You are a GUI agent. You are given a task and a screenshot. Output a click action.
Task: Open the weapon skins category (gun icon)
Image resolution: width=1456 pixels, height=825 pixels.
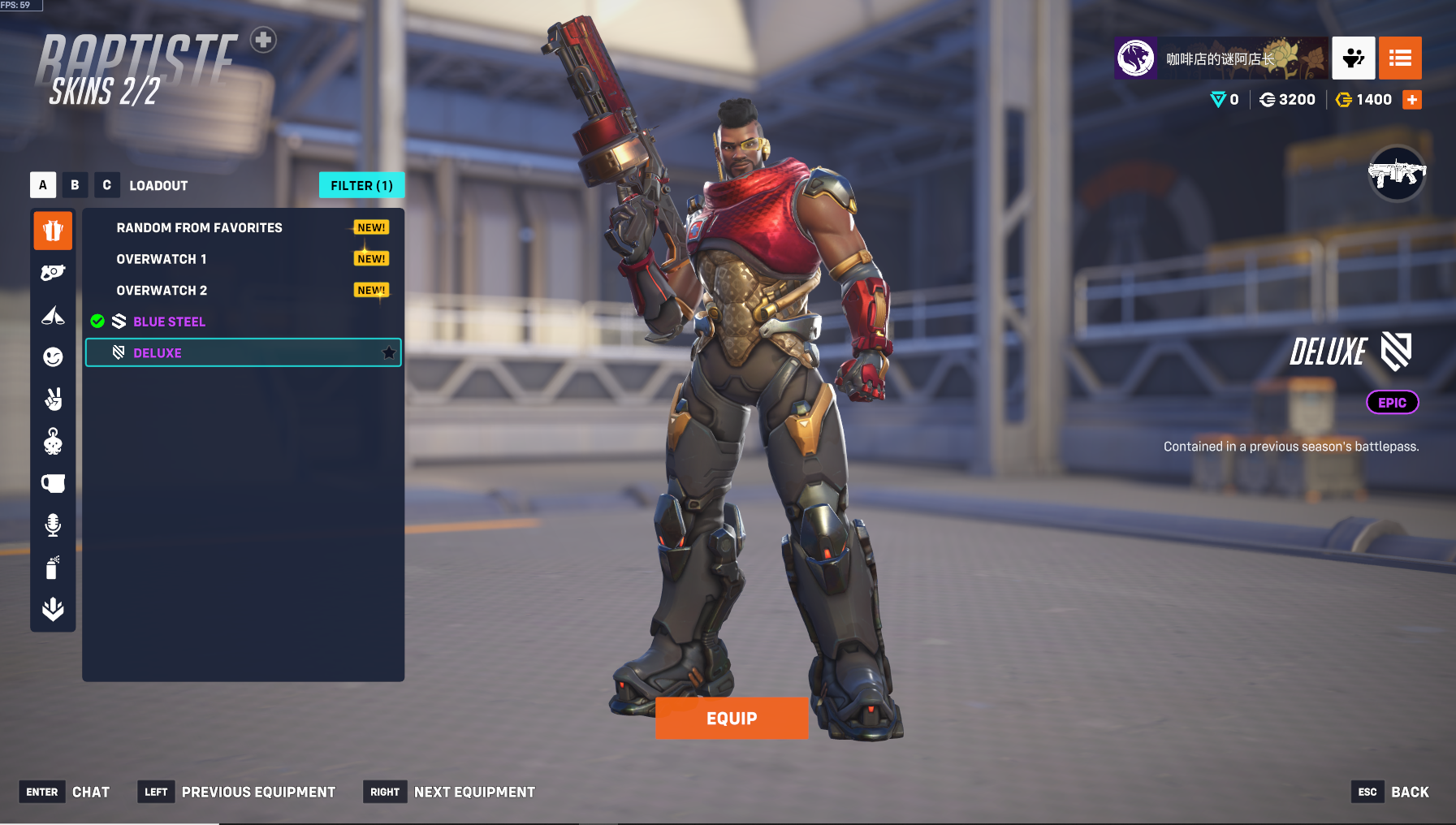pyautogui.click(x=53, y=273)
